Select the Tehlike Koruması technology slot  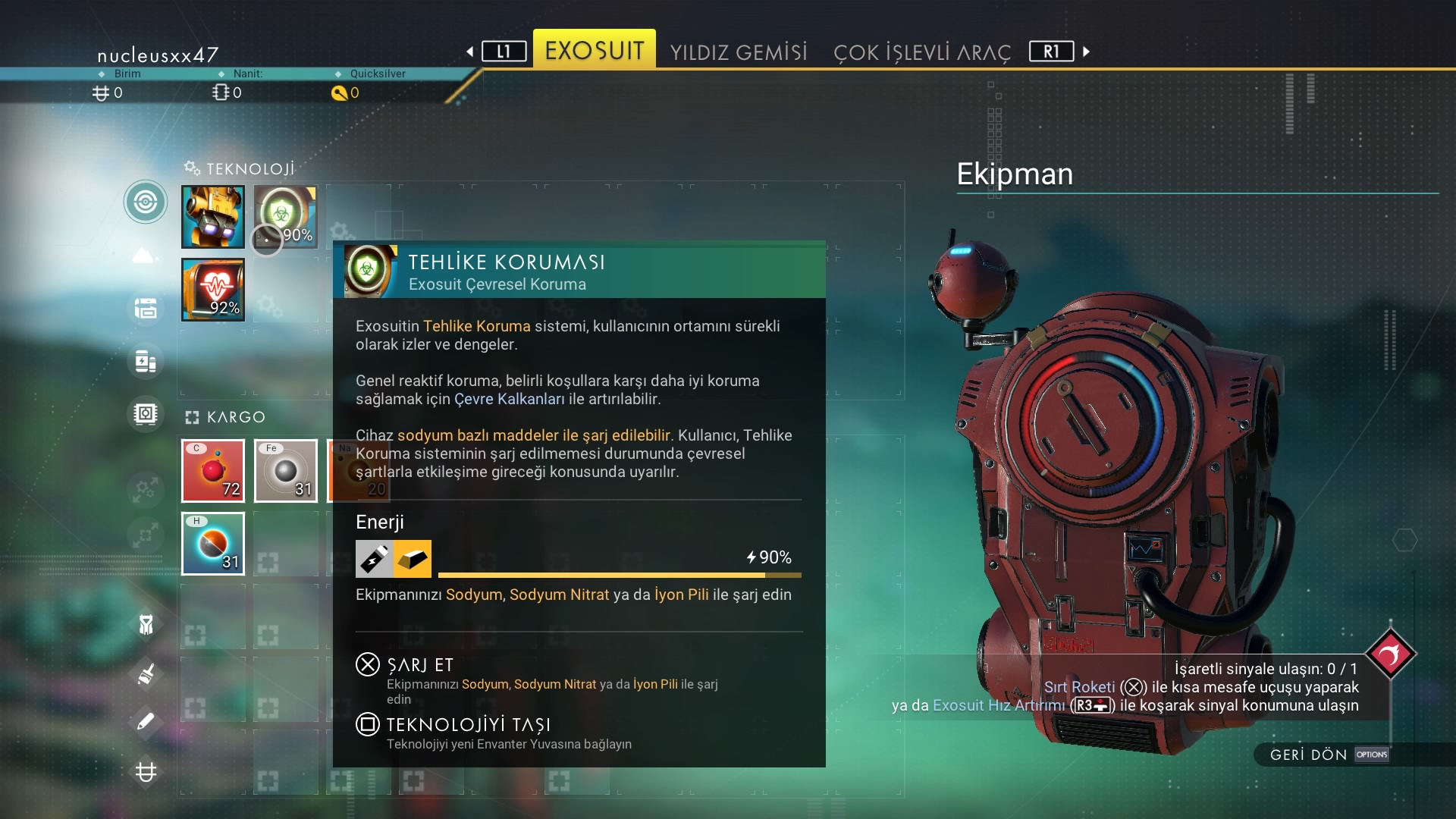(x=286, y=217)
